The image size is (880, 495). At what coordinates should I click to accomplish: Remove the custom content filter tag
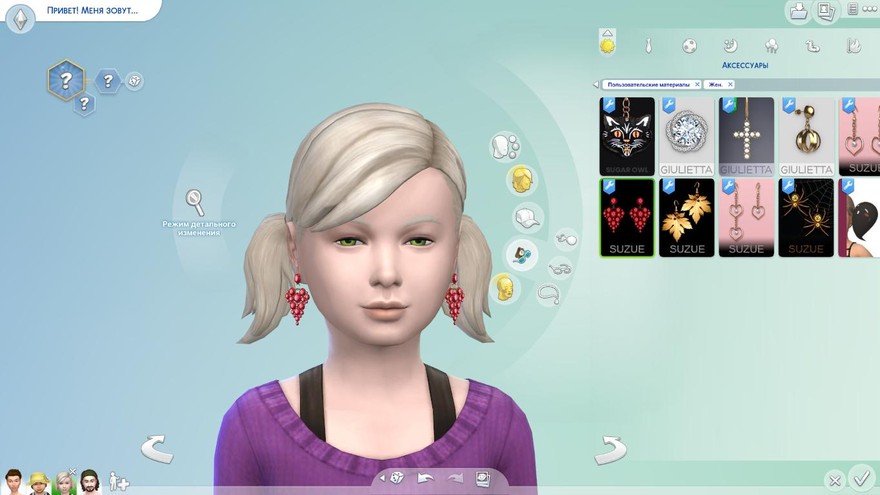[697, 85]
